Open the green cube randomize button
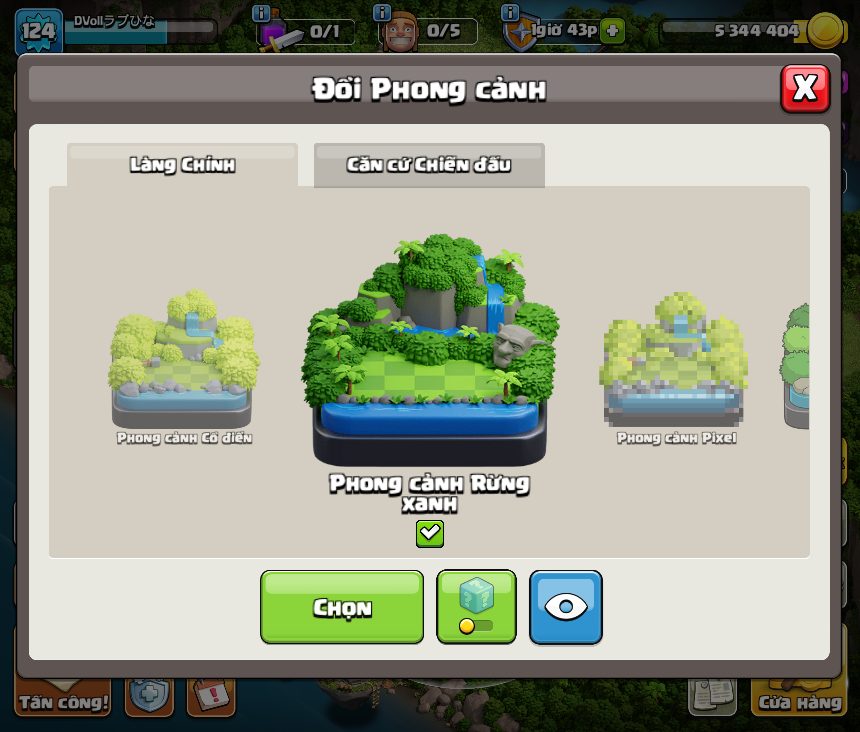The image size is (860, 732). (476, 607)
